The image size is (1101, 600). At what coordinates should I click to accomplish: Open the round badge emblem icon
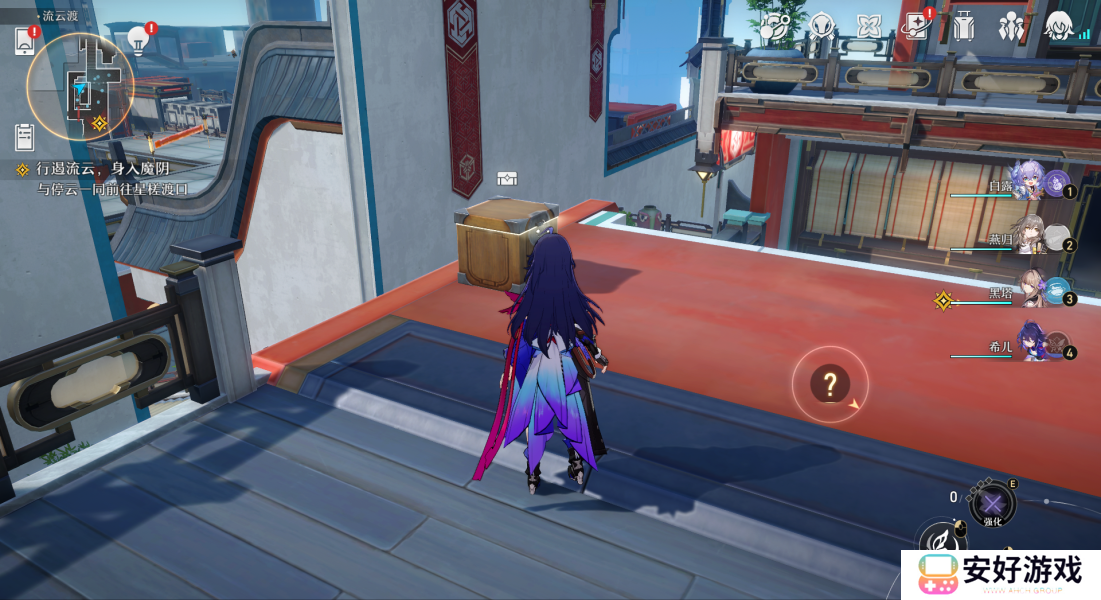pyautogui.click(x=822, y=27)
